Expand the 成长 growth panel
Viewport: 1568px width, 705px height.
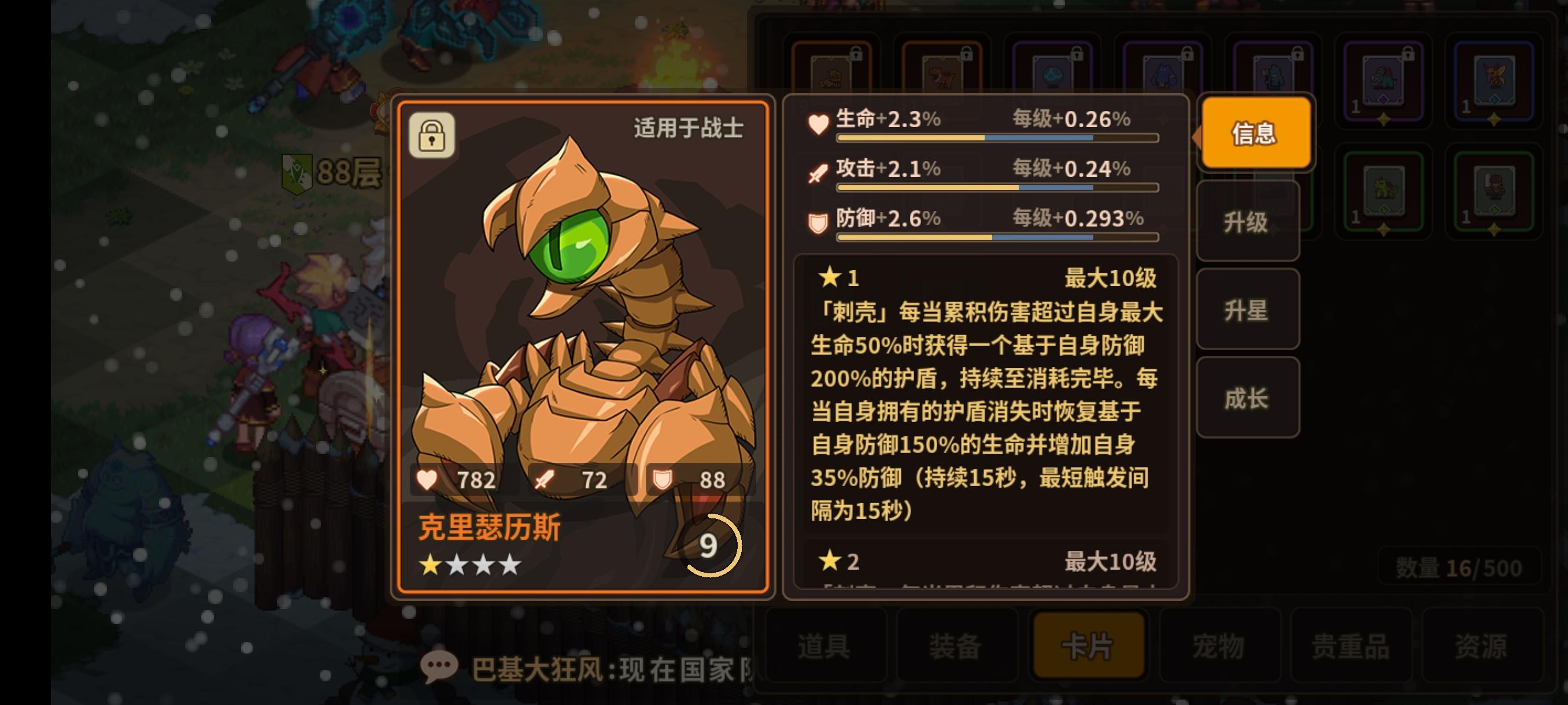[1247, 397]
